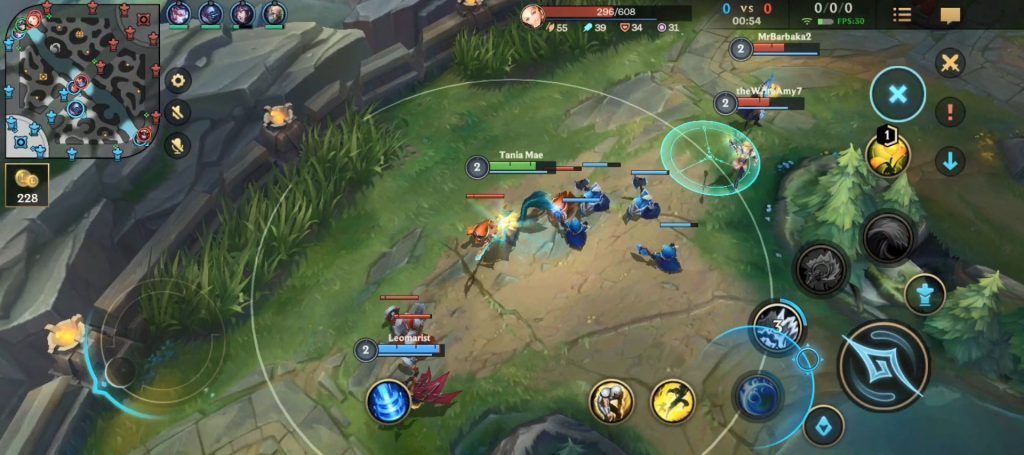Open the settings gear
Viewport: 1024px width, 455px height.
(179, 81)
